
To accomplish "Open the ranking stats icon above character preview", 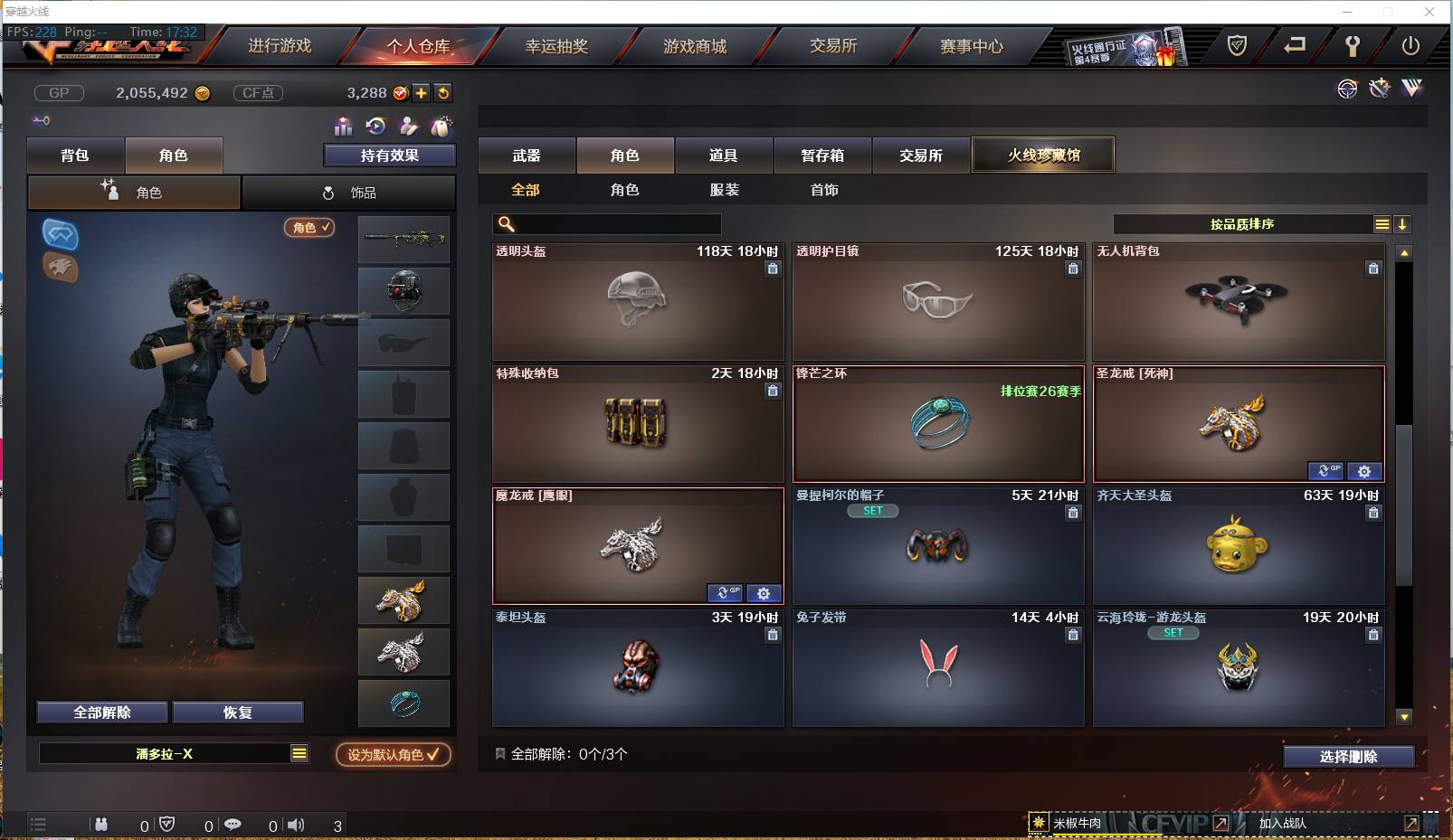I will pyautogui.click(x=342, y=127).
